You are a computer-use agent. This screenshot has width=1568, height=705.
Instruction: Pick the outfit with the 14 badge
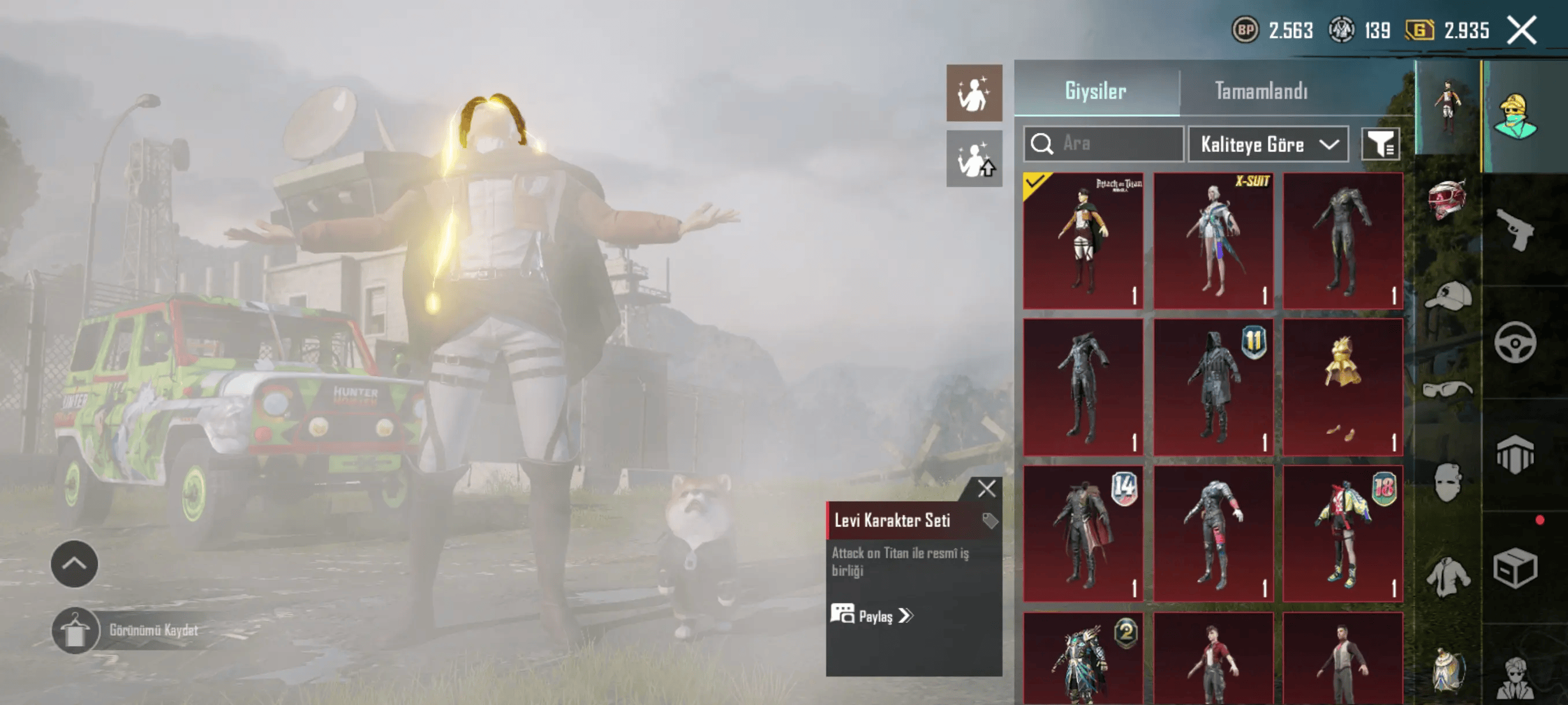(x=1083, y=533)
